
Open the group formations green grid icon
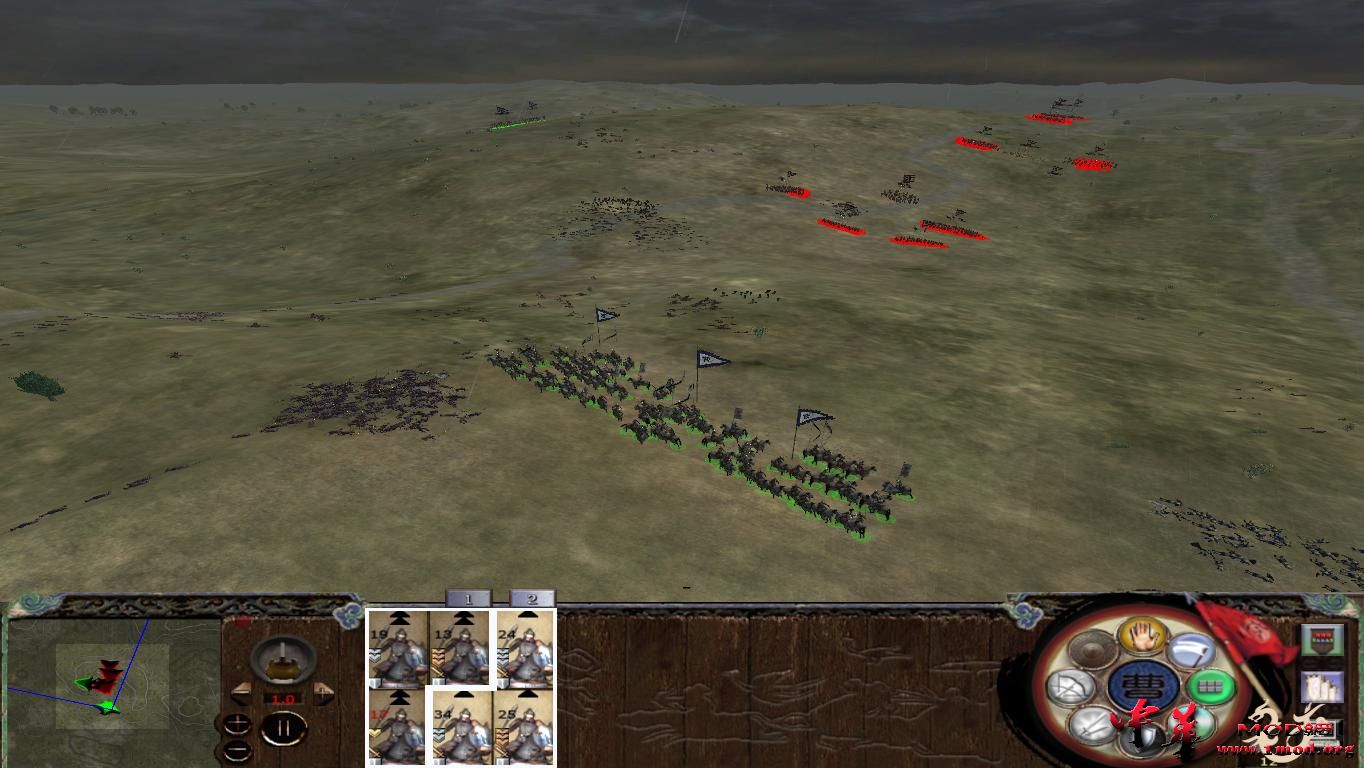(x=1211, y=685)
